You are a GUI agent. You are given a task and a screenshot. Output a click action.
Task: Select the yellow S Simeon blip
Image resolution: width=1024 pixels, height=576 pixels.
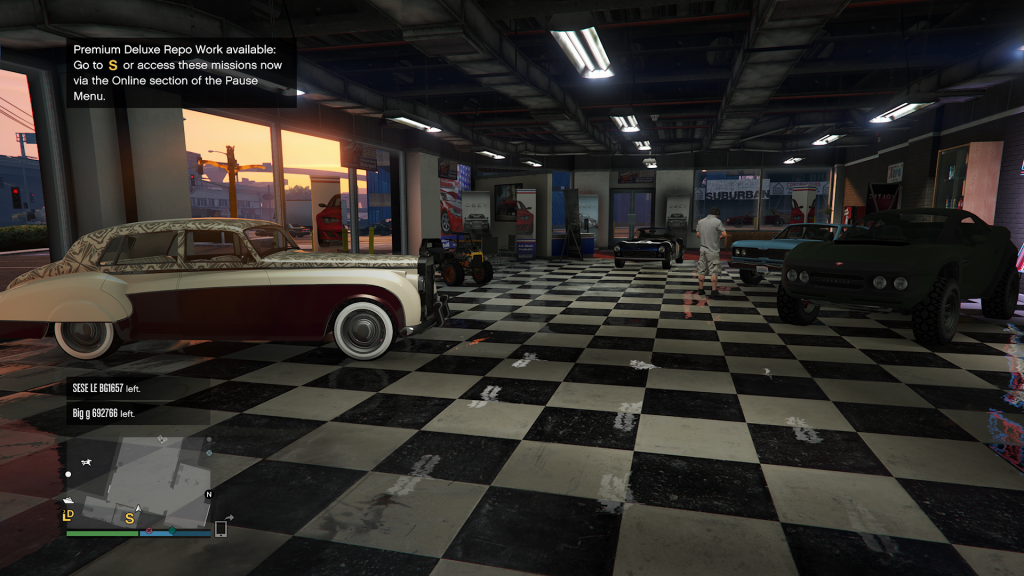[129, 517]
